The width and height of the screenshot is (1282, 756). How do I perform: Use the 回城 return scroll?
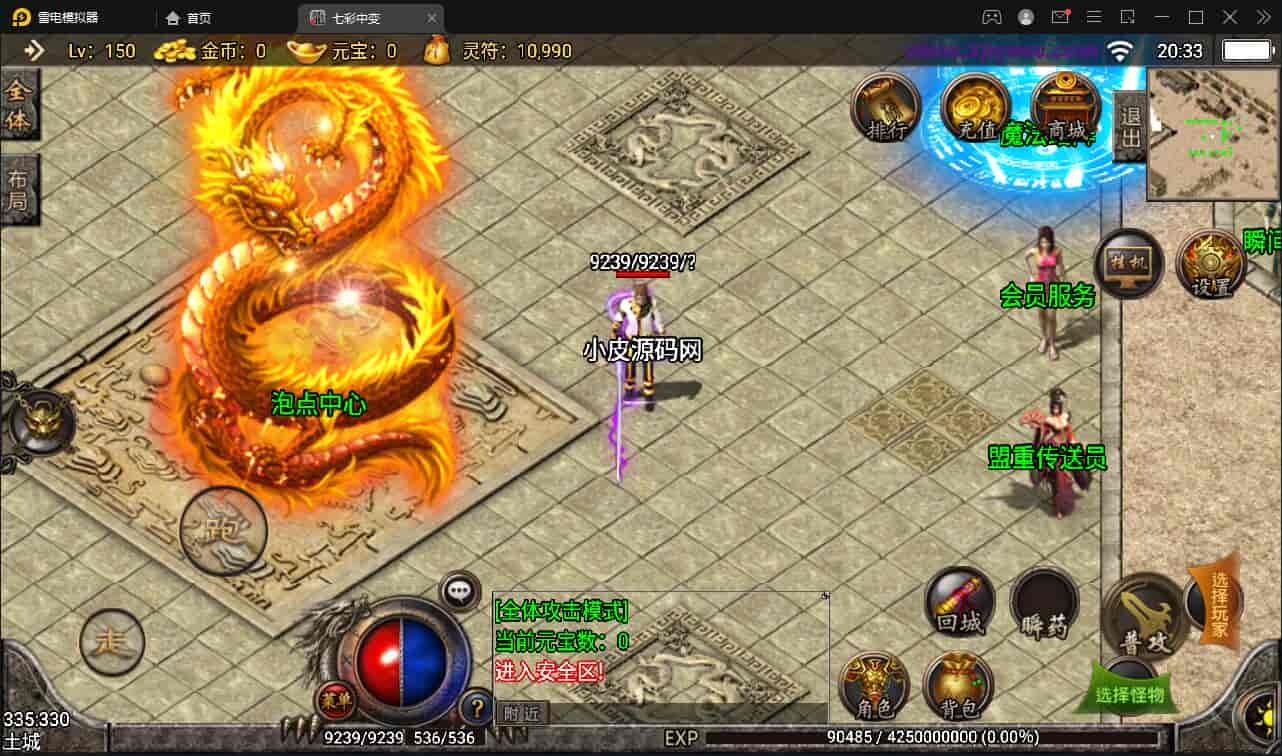click(959, 602)
